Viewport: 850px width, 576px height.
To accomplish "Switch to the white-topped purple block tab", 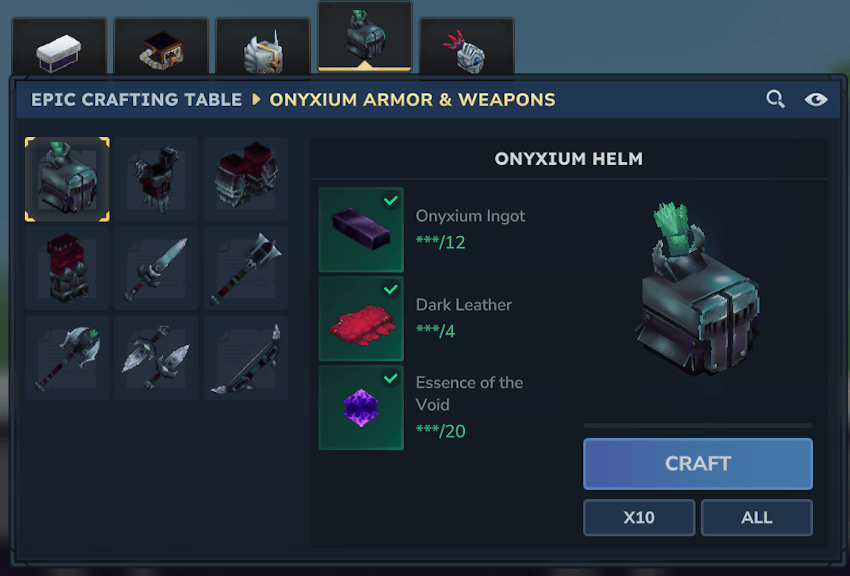I will coord(58,50).
